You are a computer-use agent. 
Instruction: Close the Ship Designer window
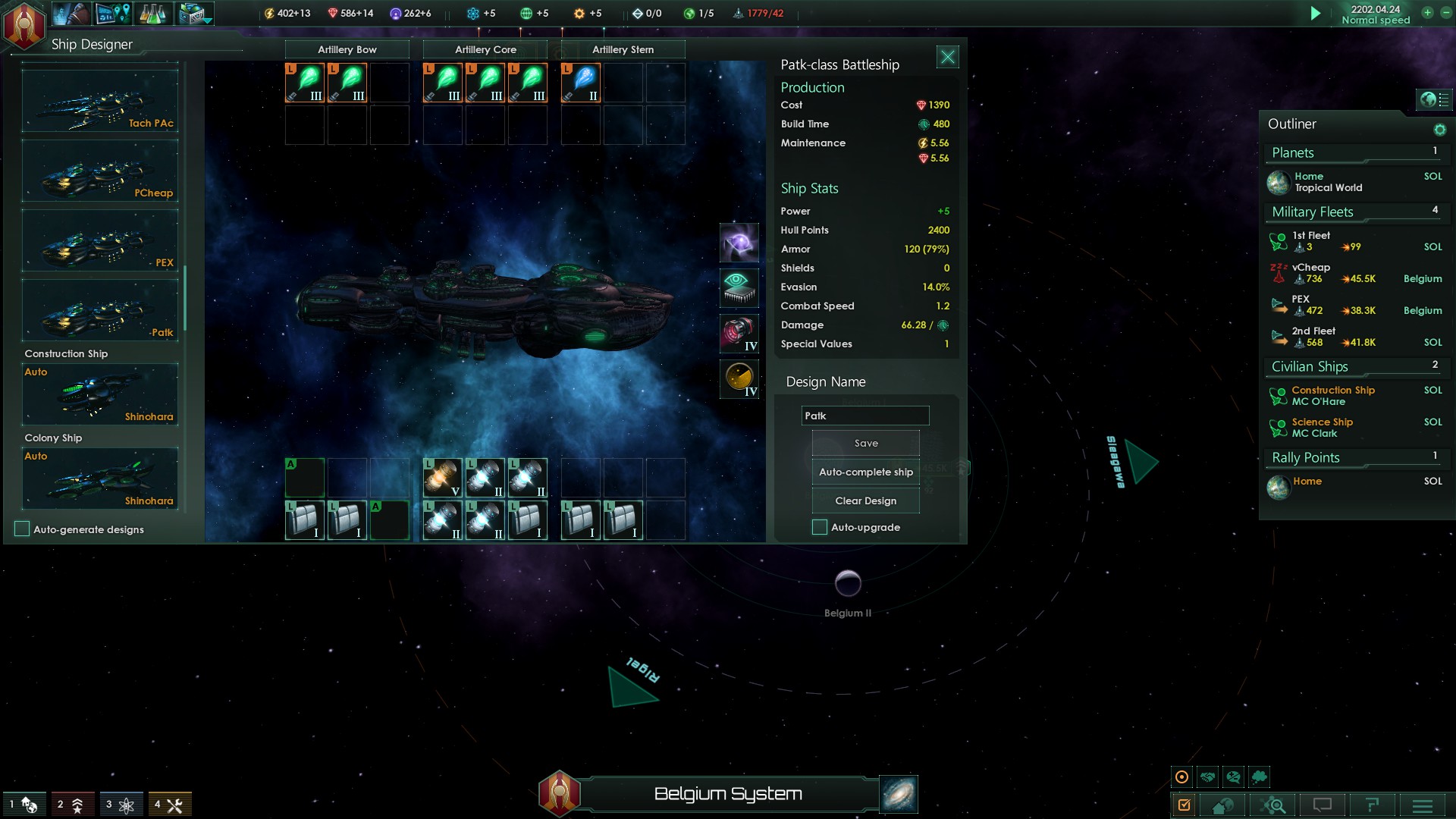(x=947, y=57)
